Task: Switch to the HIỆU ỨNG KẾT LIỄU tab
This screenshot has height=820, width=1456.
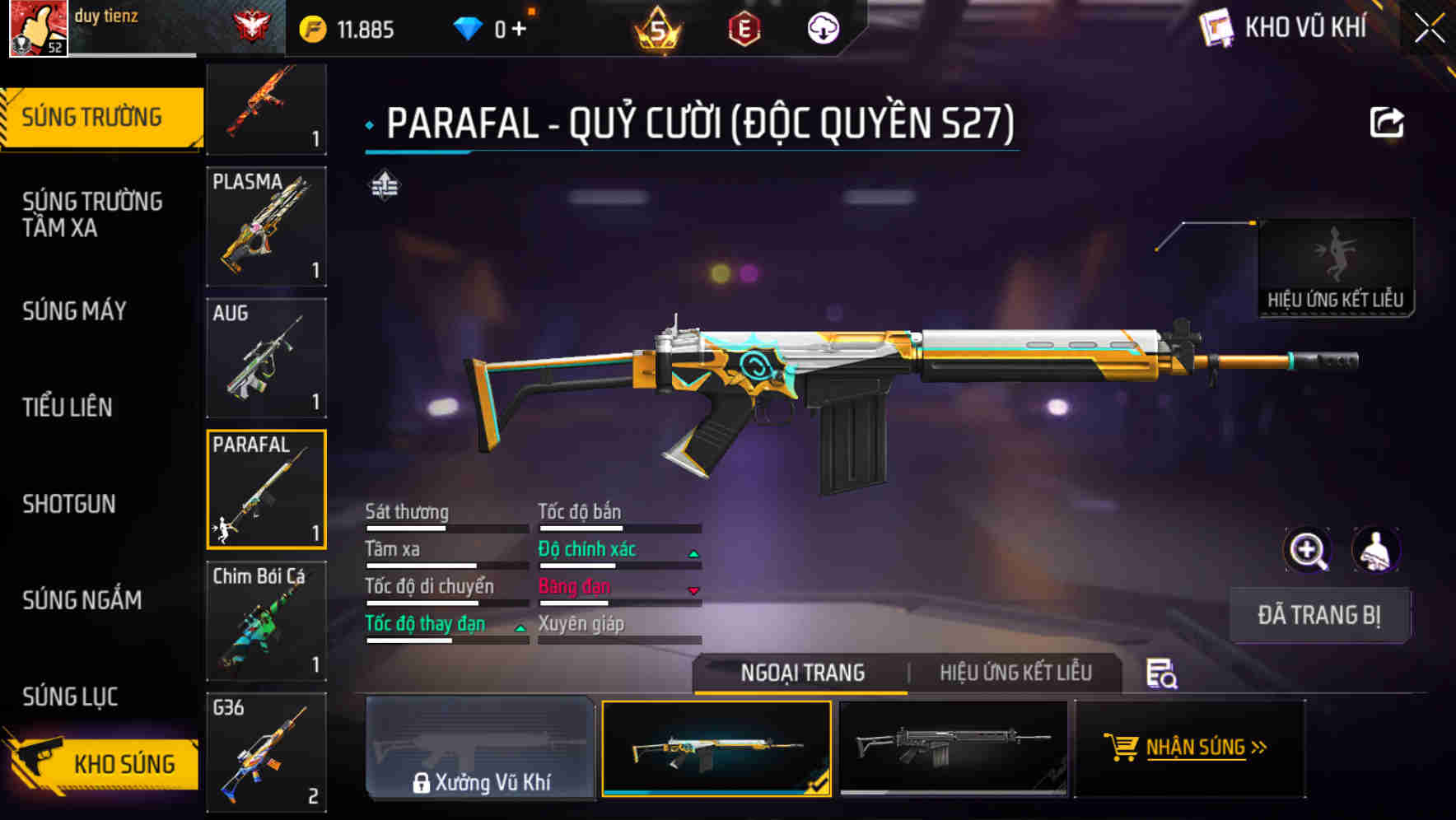Action: coord(1015,673)
